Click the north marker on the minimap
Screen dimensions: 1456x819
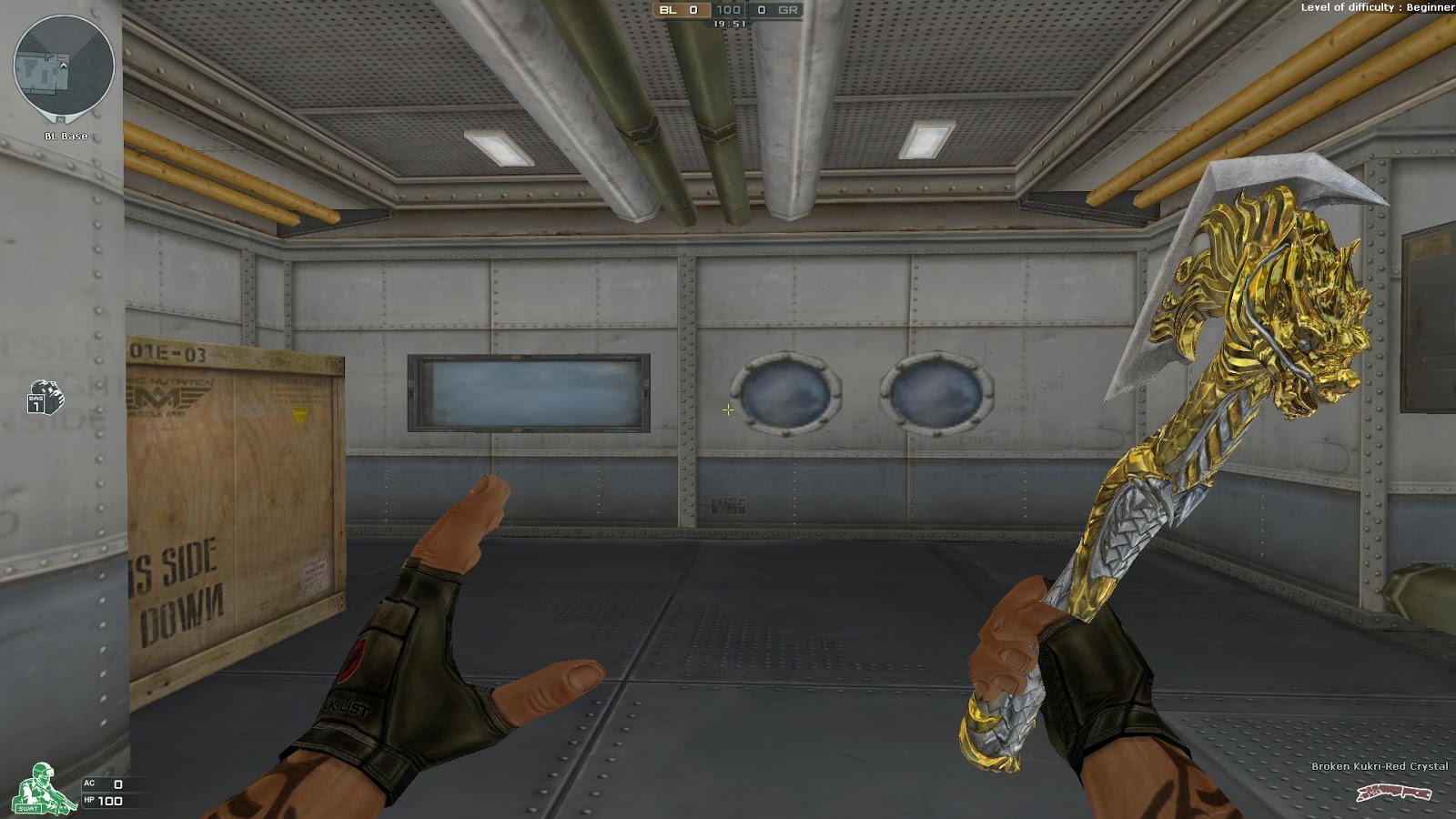tap(60, 118)
